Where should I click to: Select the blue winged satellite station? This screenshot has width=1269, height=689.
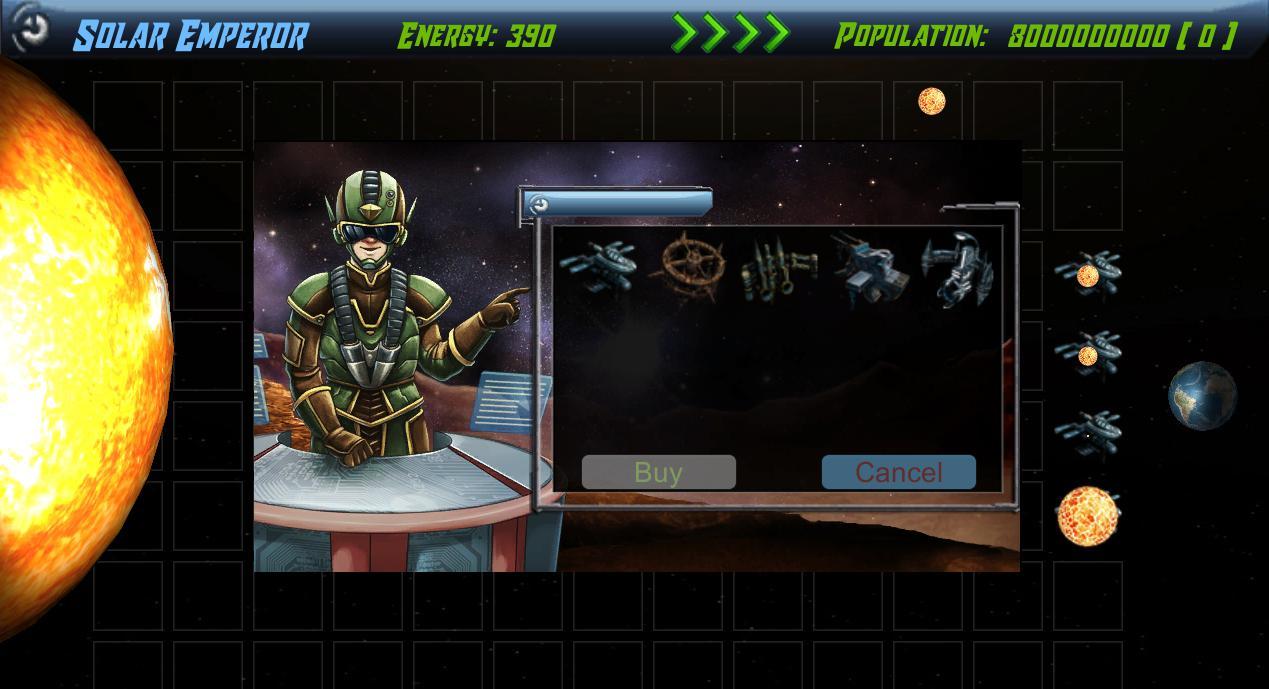point(598,266)
